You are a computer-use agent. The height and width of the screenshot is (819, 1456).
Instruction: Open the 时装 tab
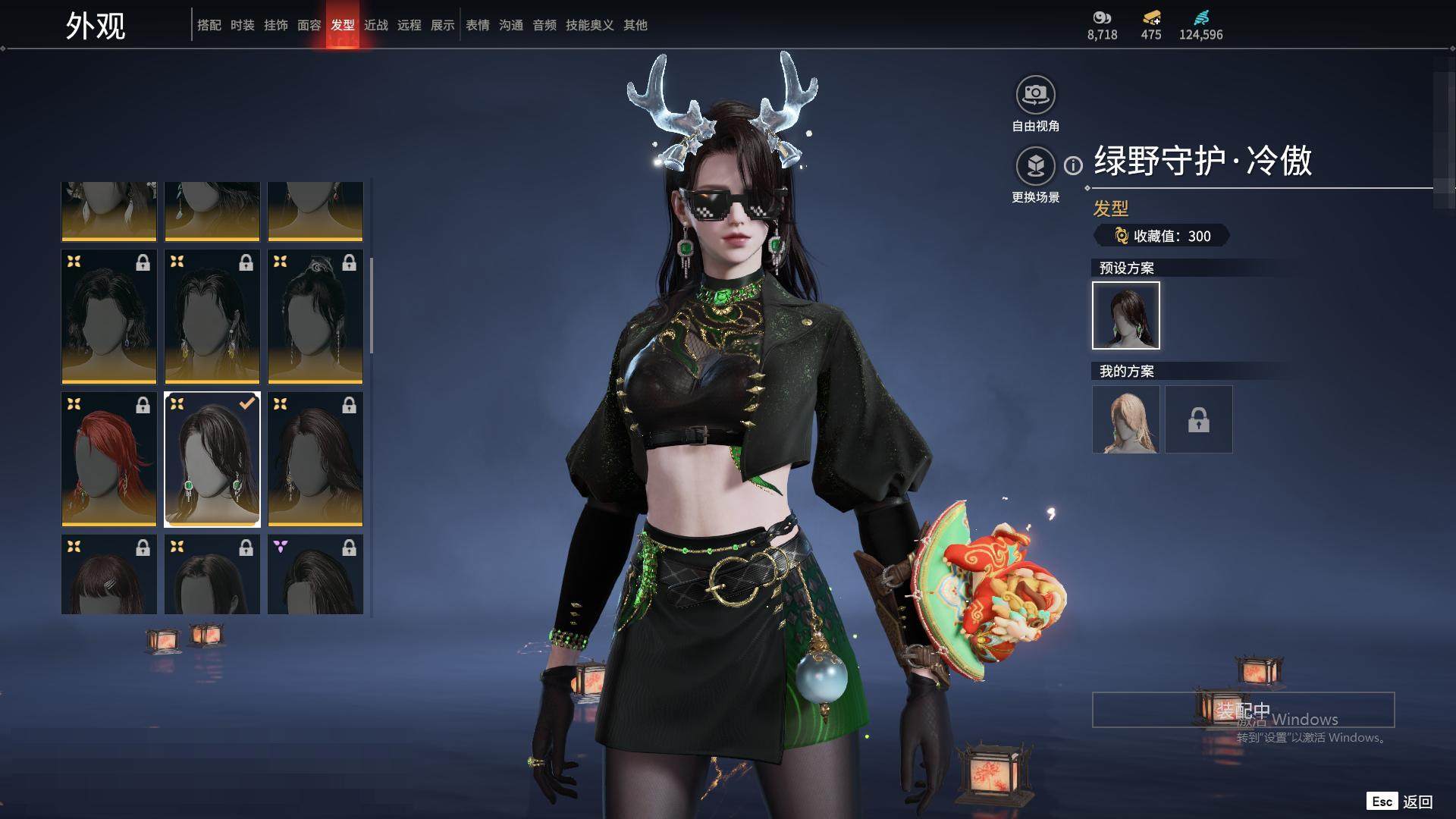tap(242, 25)
